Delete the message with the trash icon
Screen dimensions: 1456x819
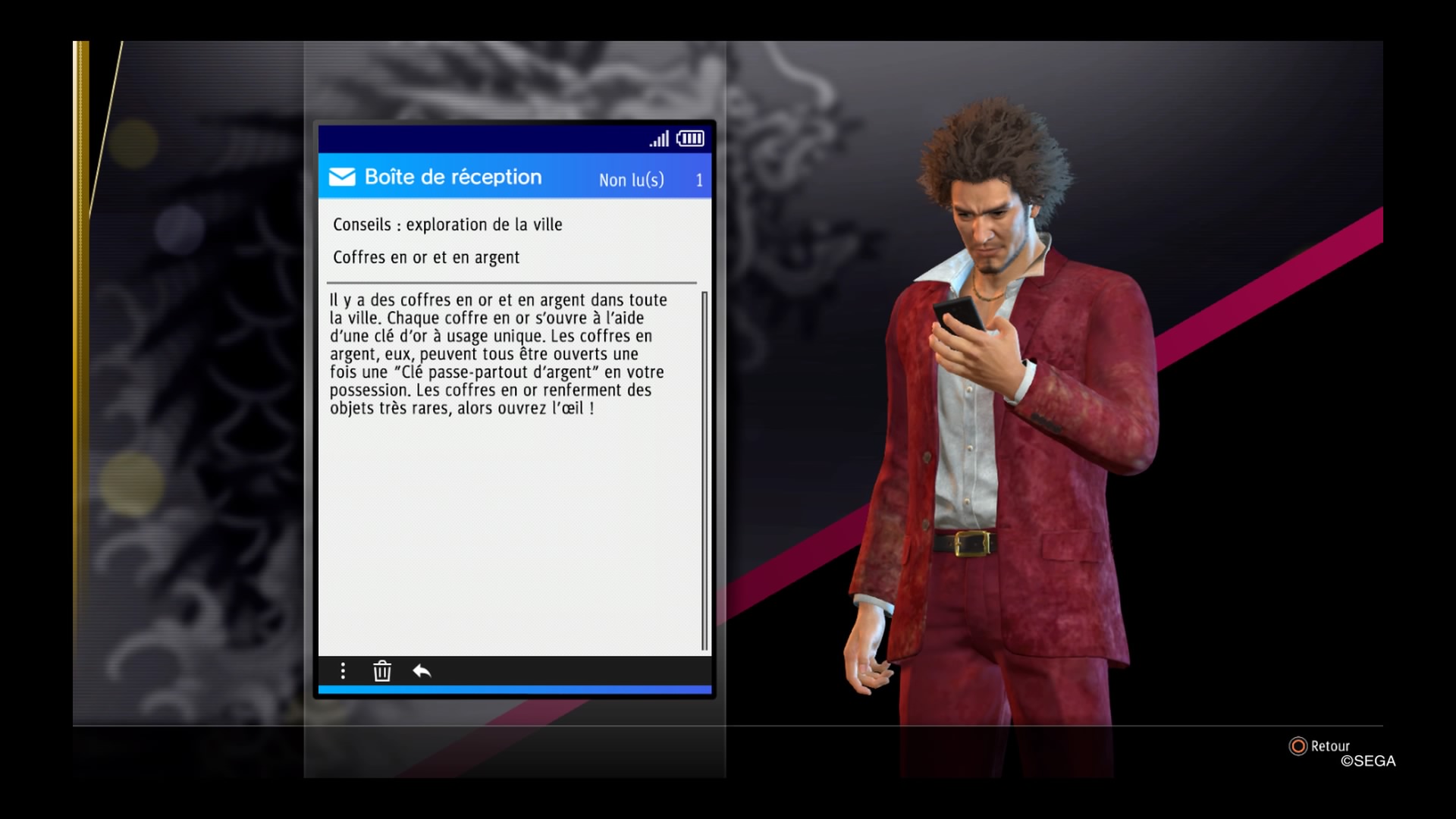point(382,671)
